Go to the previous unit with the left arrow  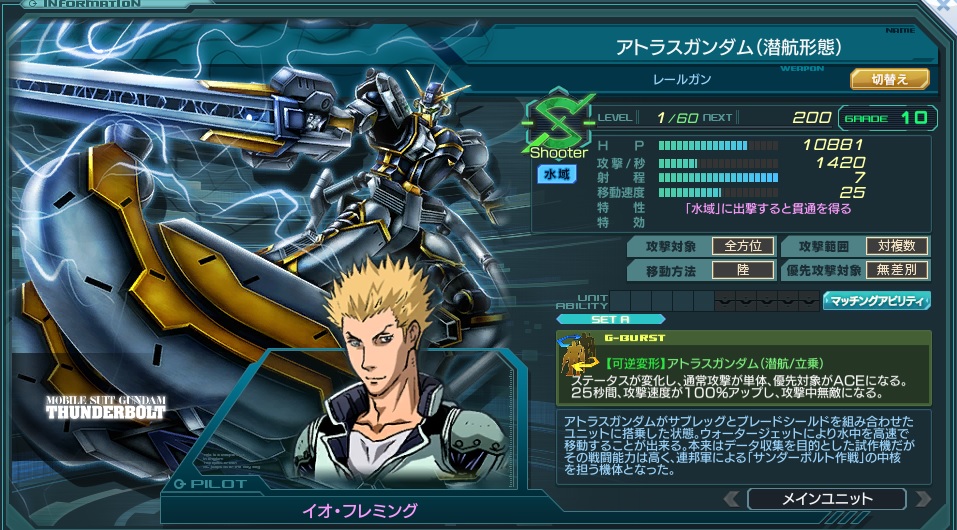(x=733, y=498)
